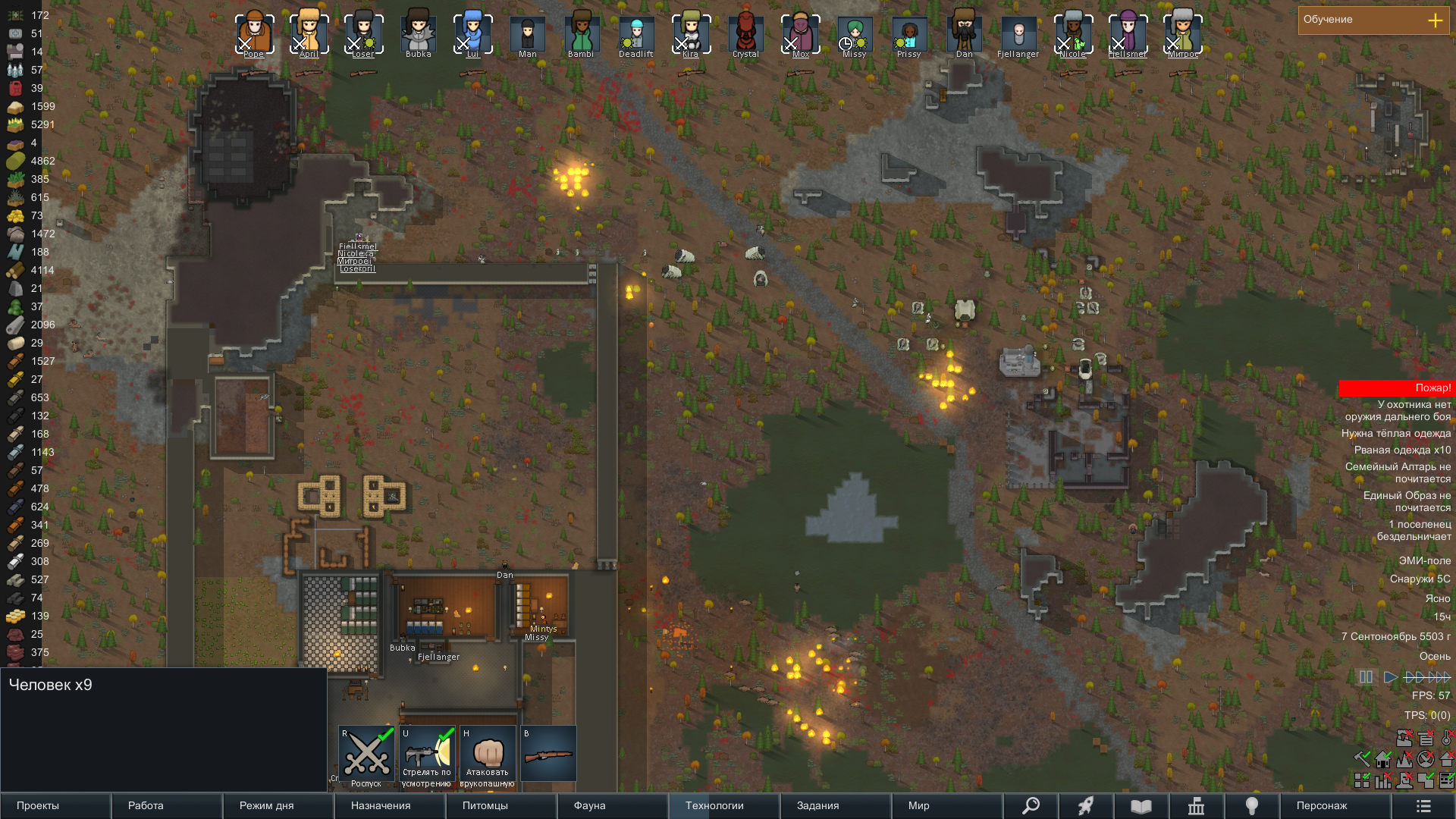
Task: Toggle Стрелять по усмотрению fire-at-will
Action: tap(427, 755)
